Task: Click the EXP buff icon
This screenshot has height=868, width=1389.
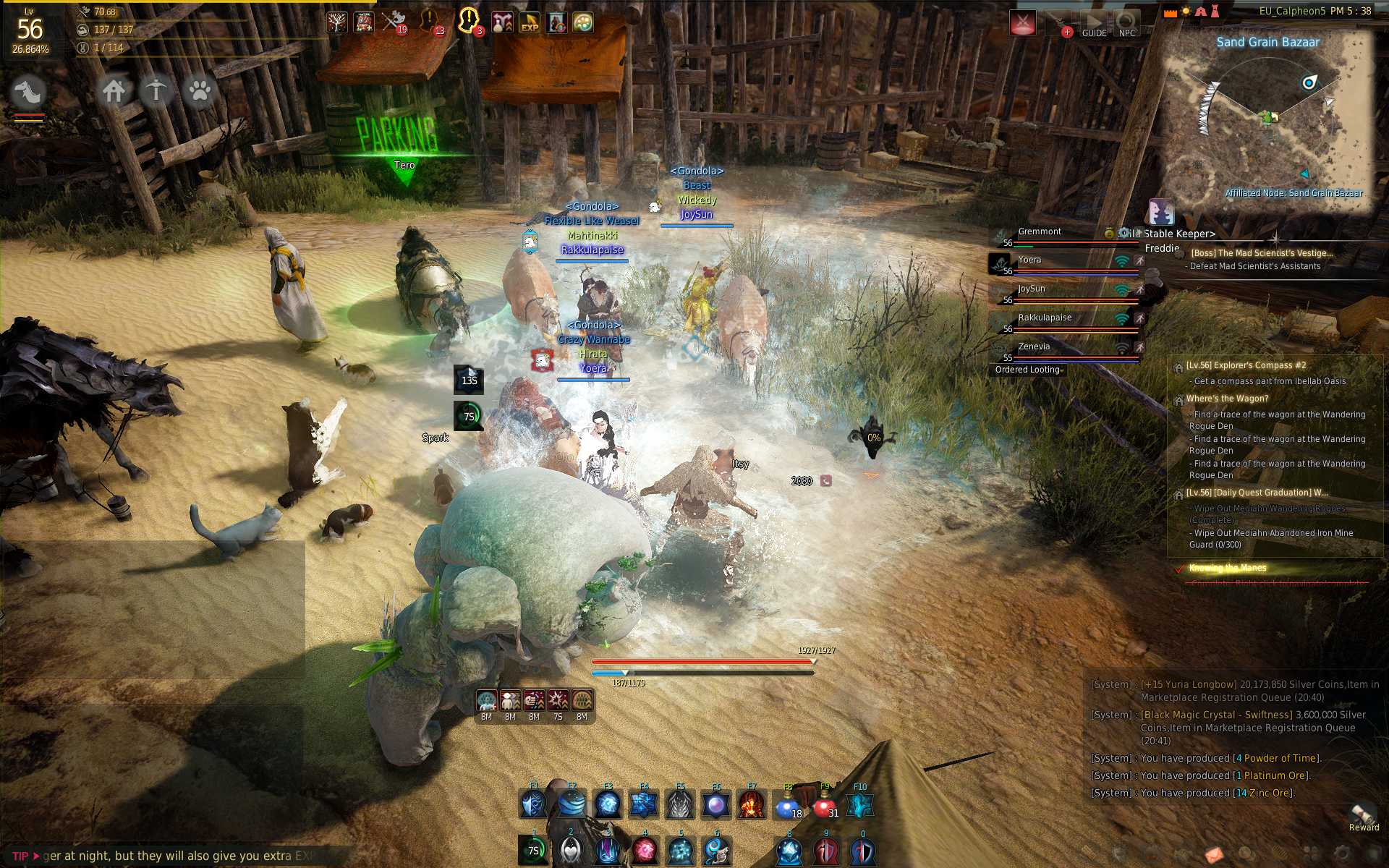Action: [530, 23]
